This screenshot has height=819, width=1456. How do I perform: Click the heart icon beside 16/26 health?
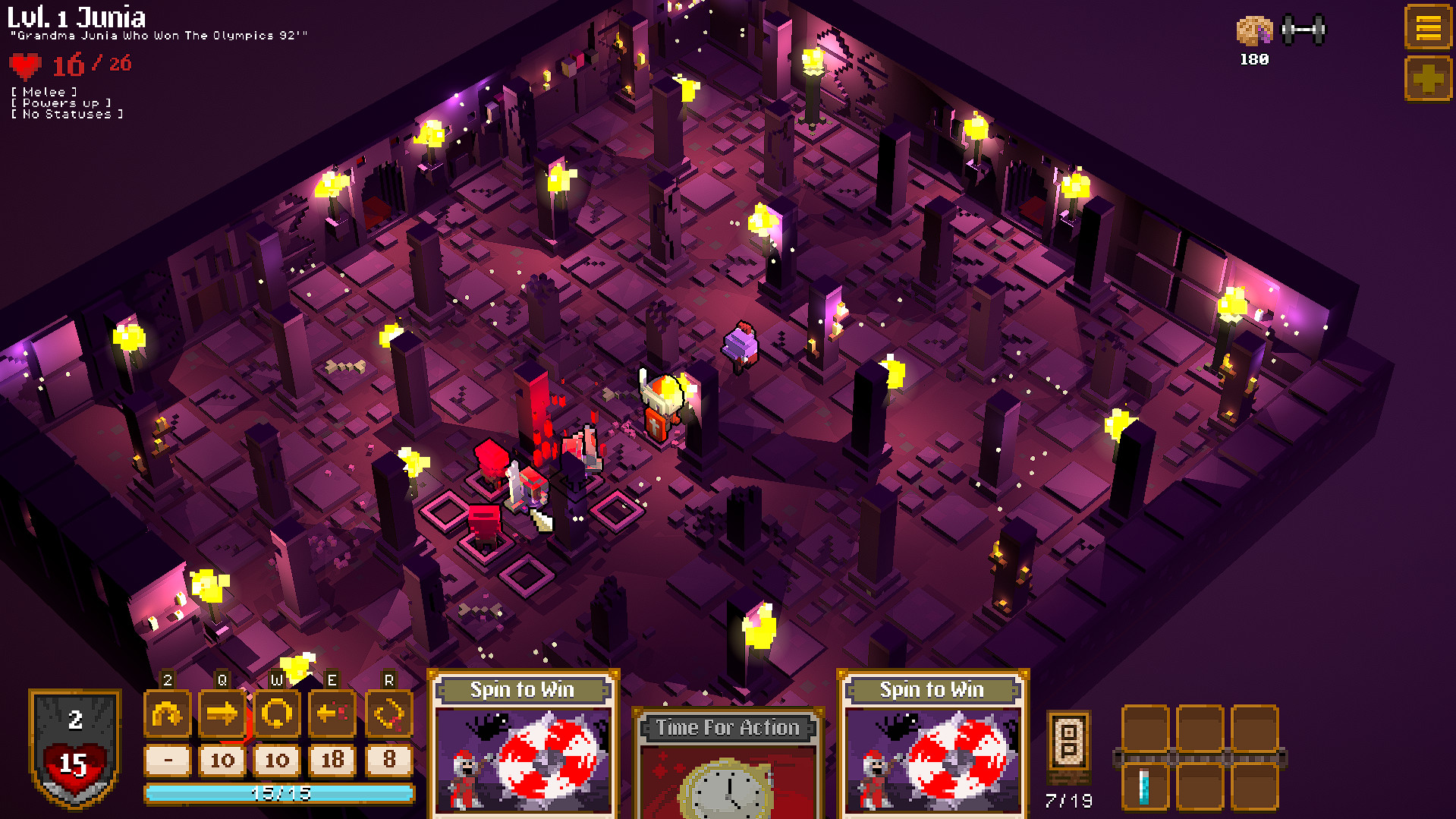25,65
